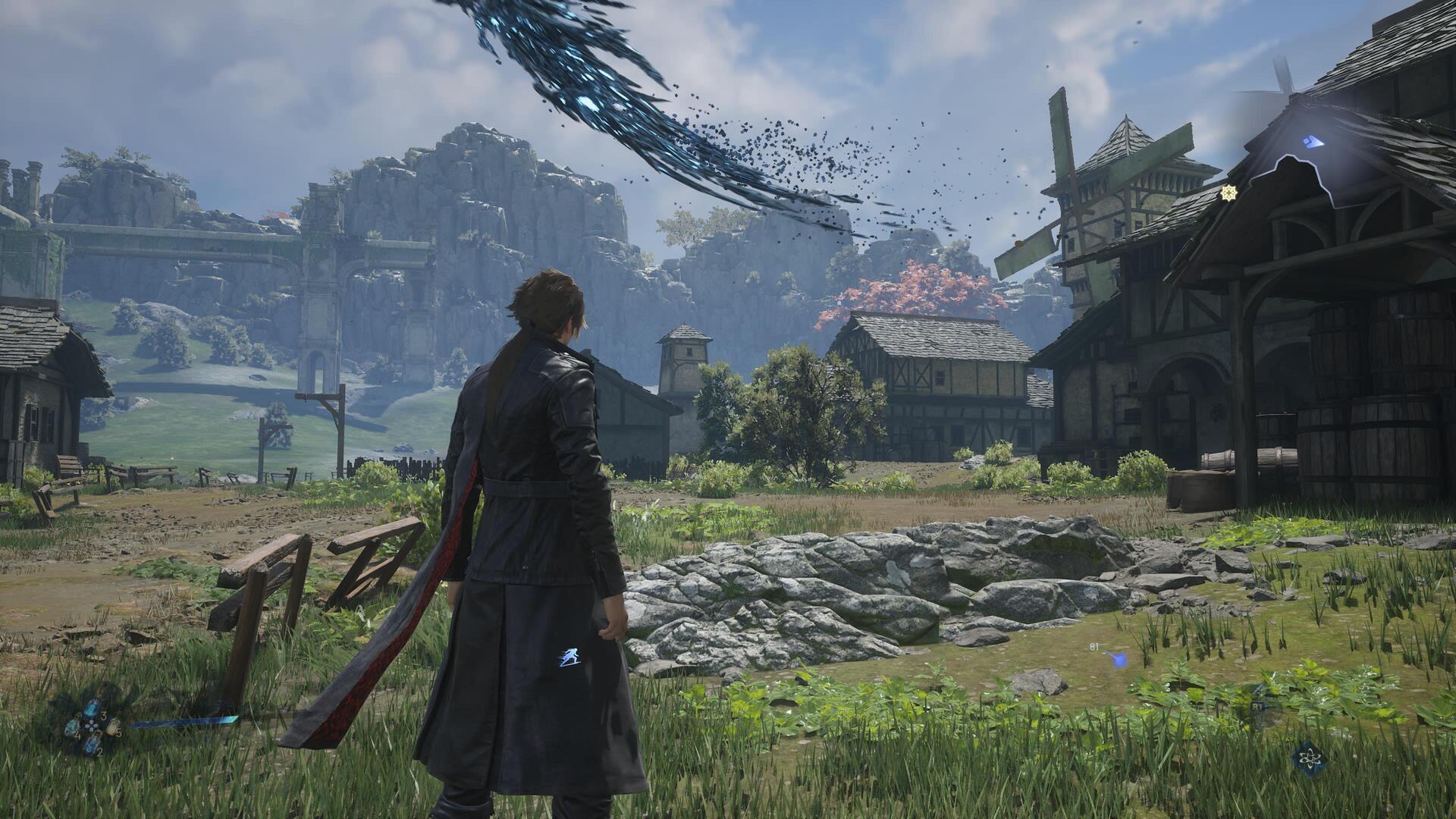This screenshot has width=1456, height=819.
Task: Use the teal item with count 4
Action: click(72, 730)
